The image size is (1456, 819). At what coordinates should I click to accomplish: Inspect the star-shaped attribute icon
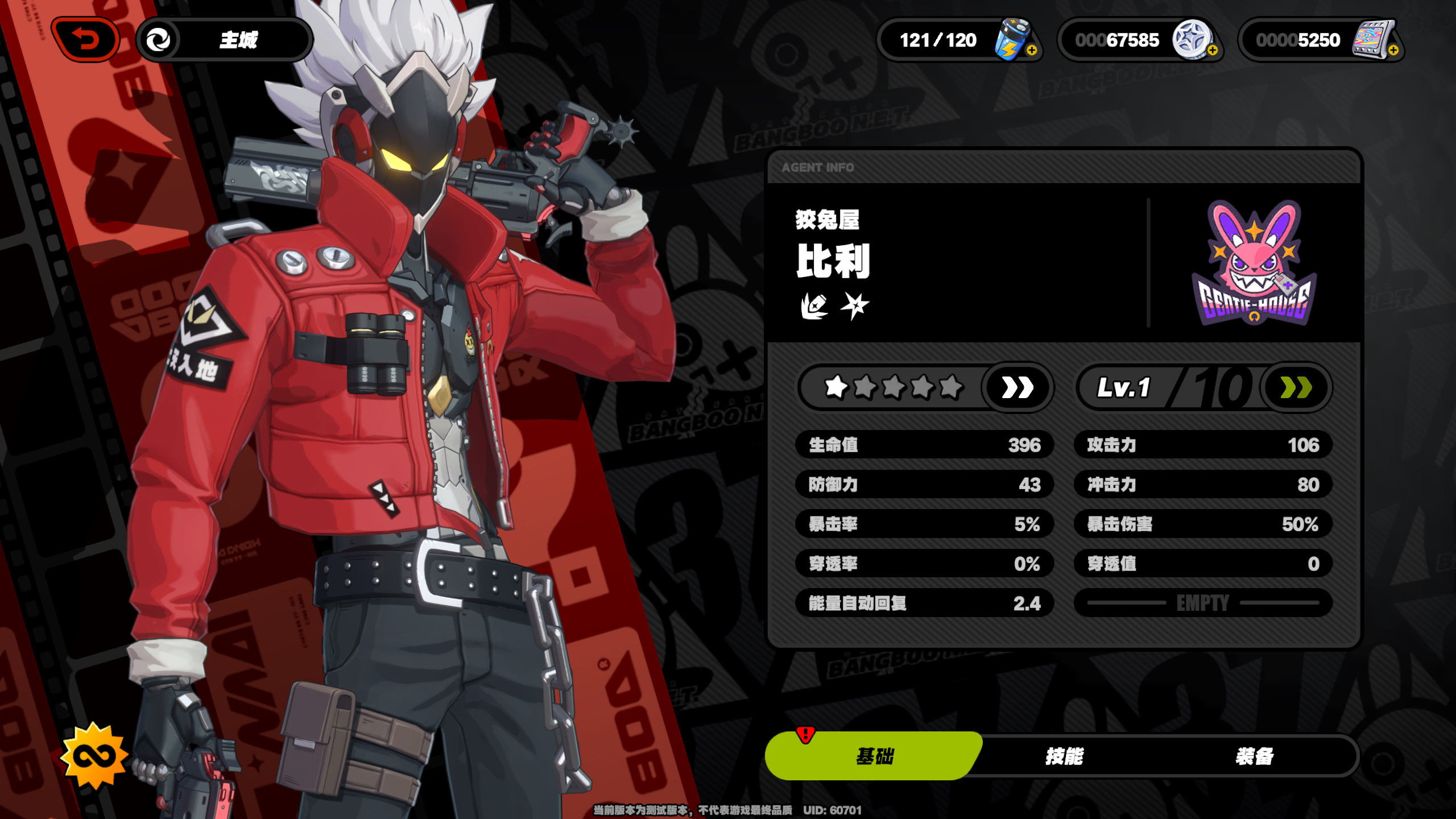click(x=855, y=306)
